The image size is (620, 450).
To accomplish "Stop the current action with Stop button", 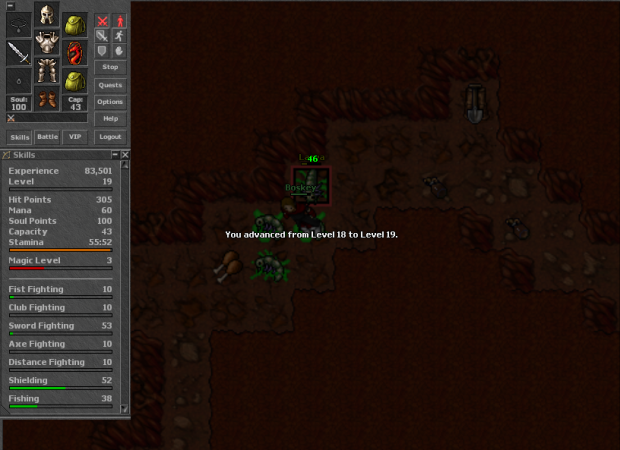I will (110, 67).
